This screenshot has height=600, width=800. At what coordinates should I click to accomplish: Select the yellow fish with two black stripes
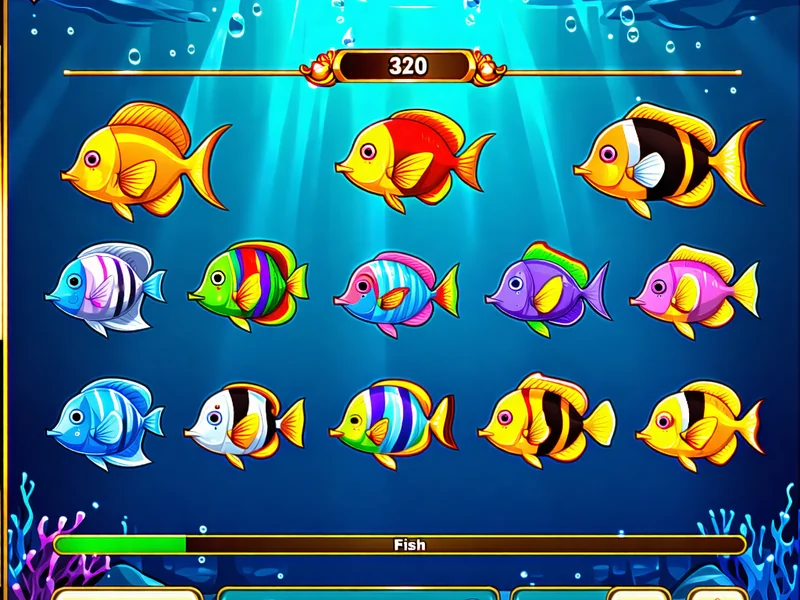pos(546,420)
